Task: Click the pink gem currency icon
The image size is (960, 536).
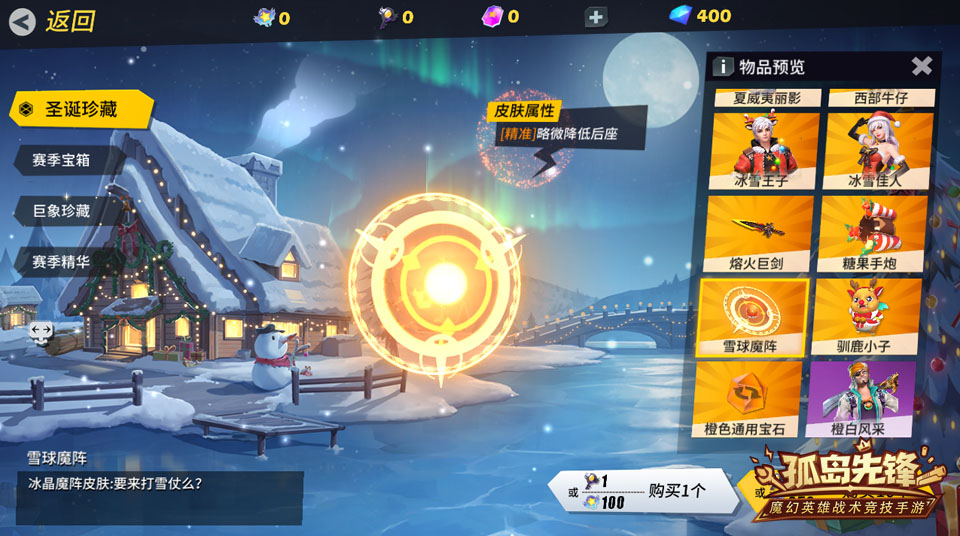Action: (x=492, y=16)
